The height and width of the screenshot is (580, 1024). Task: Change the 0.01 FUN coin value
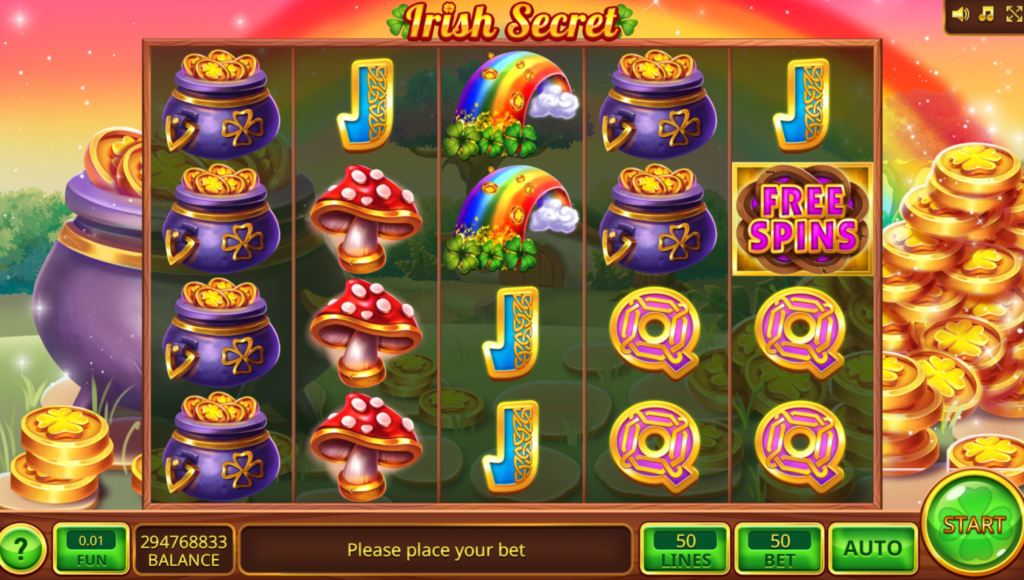(x=91, y=548)
